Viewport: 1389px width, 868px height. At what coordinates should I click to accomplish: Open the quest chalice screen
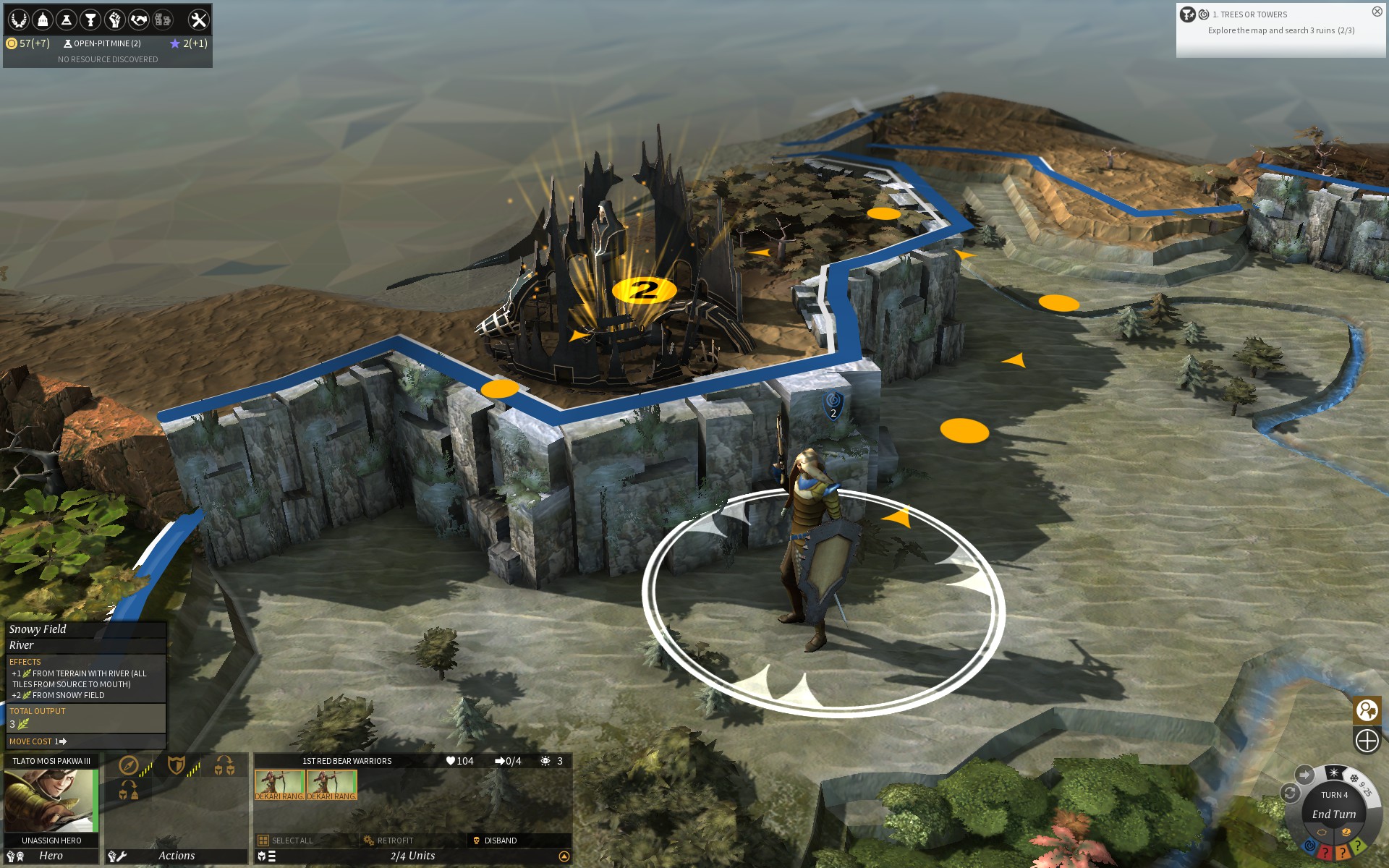tap(90, 20)
